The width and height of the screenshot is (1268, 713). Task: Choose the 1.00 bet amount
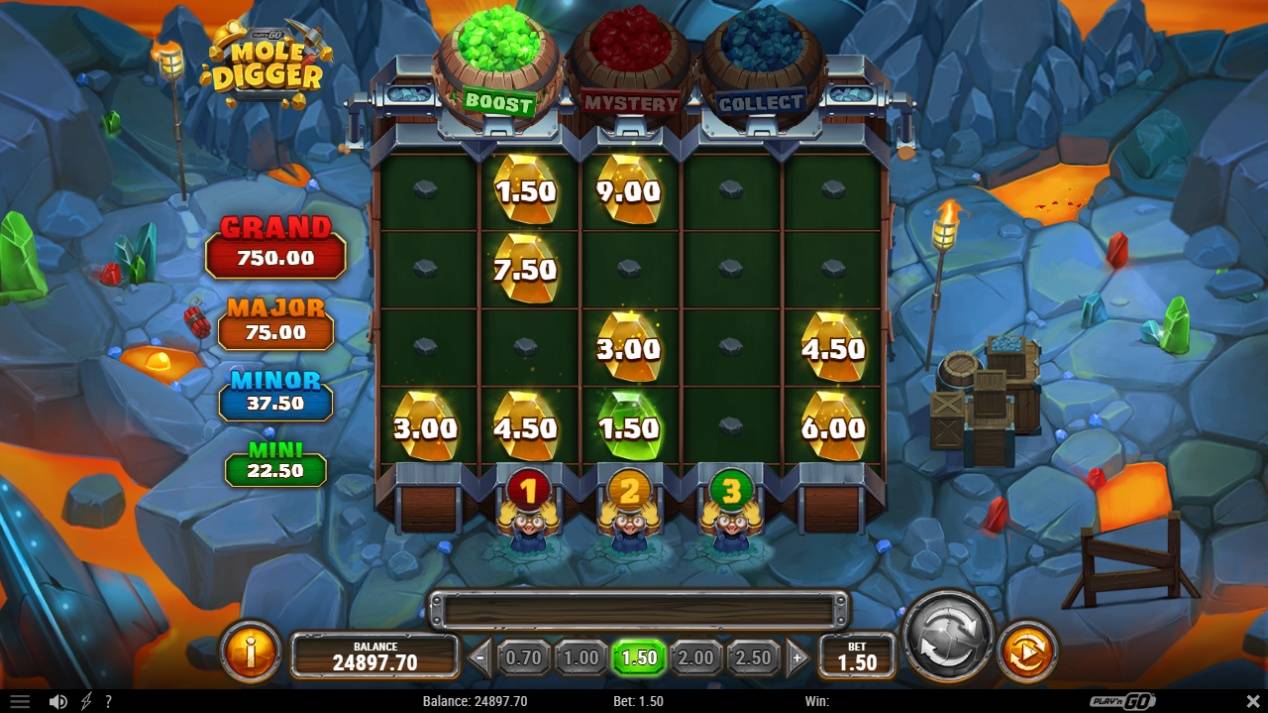pyautogui.click(x=580, y=658)
